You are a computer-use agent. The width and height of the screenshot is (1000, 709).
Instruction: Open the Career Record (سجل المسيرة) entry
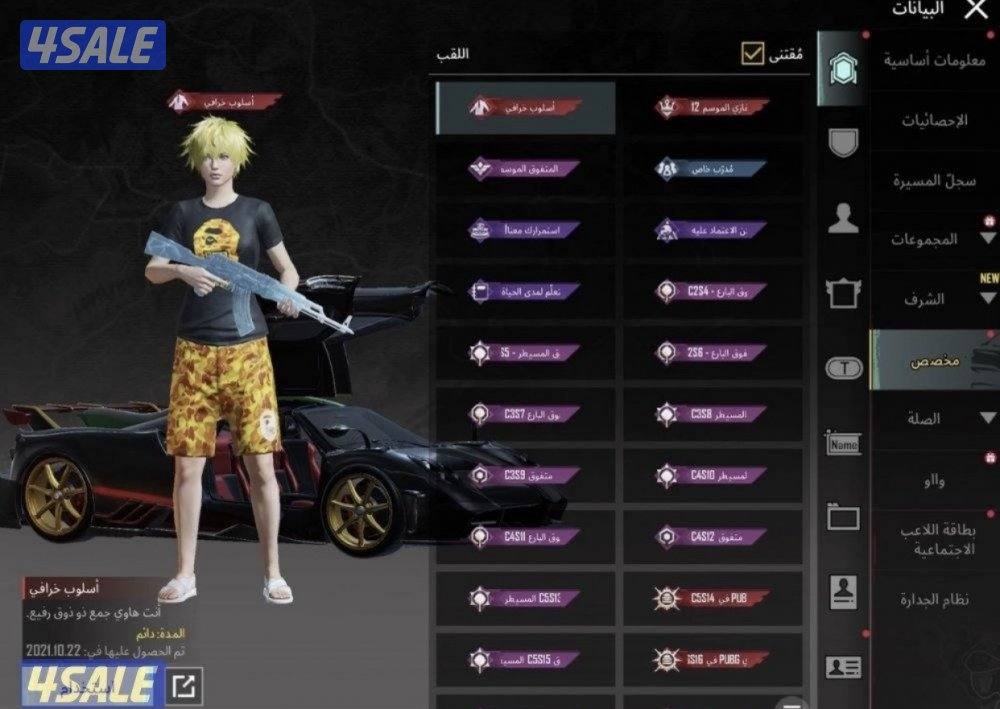934,181
